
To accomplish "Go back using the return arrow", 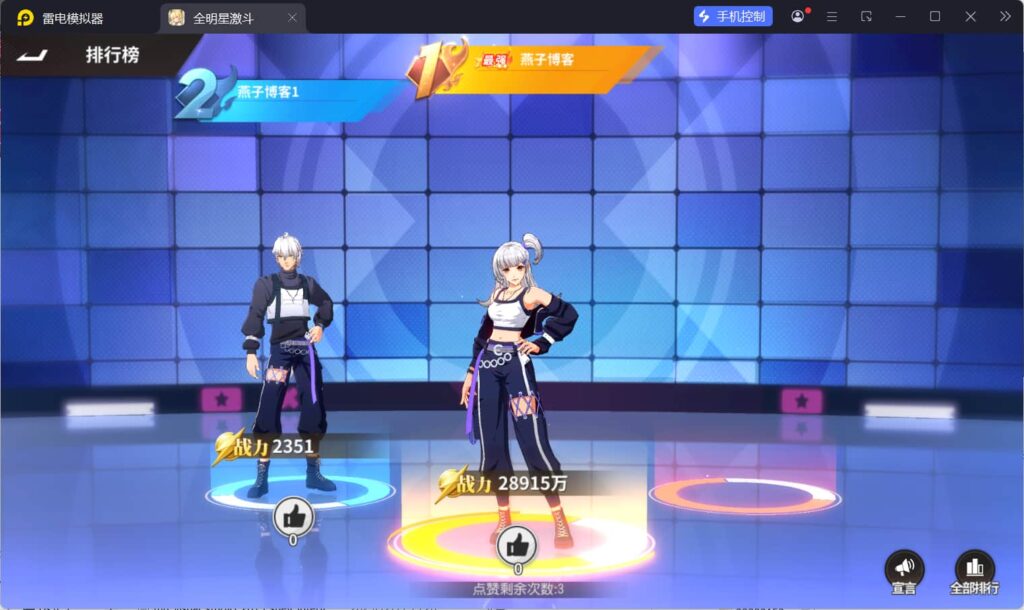I will tap(33, 54).
